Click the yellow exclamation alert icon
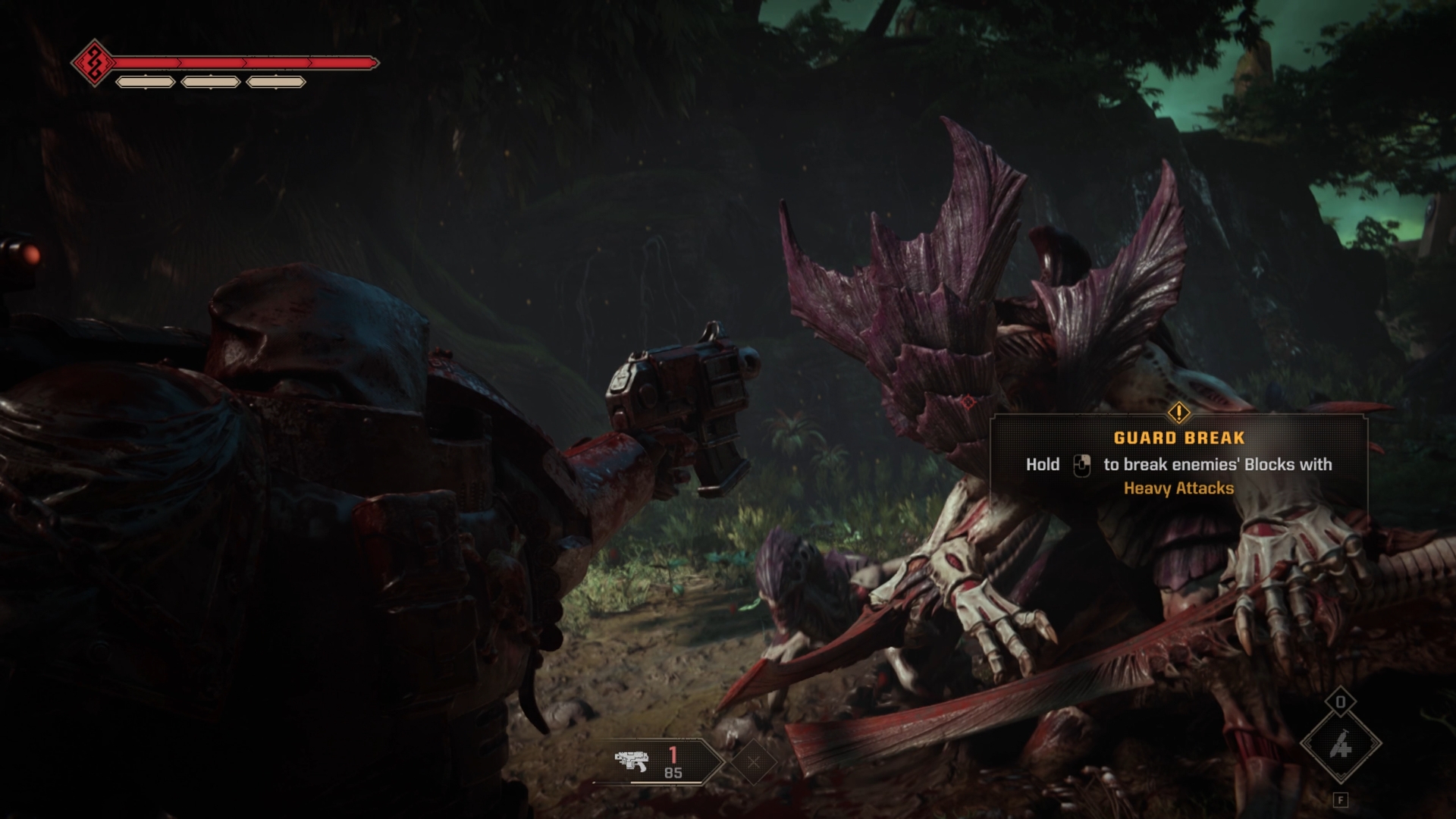 [1178, 413]
